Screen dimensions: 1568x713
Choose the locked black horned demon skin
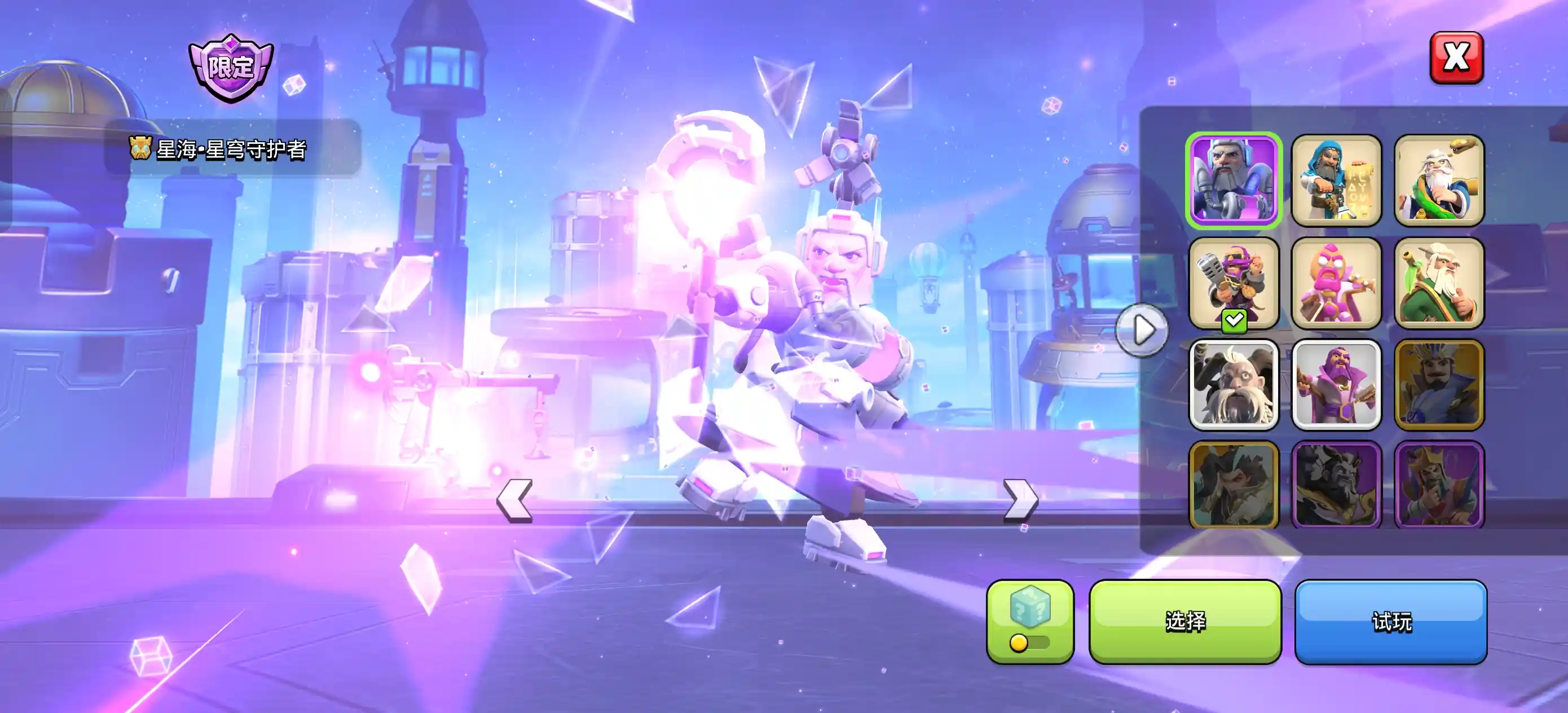pos(1336,485)
